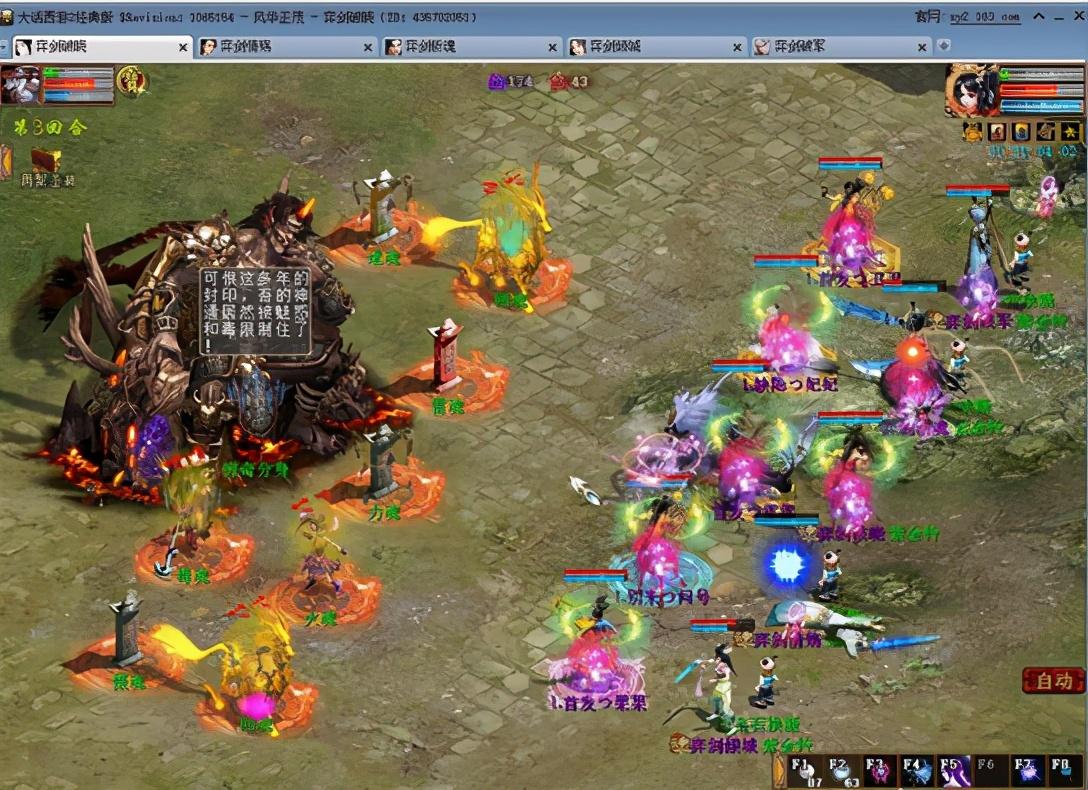Close the first character tab
The width and height of the screenshot is (1088, 790).
point(183,47)
